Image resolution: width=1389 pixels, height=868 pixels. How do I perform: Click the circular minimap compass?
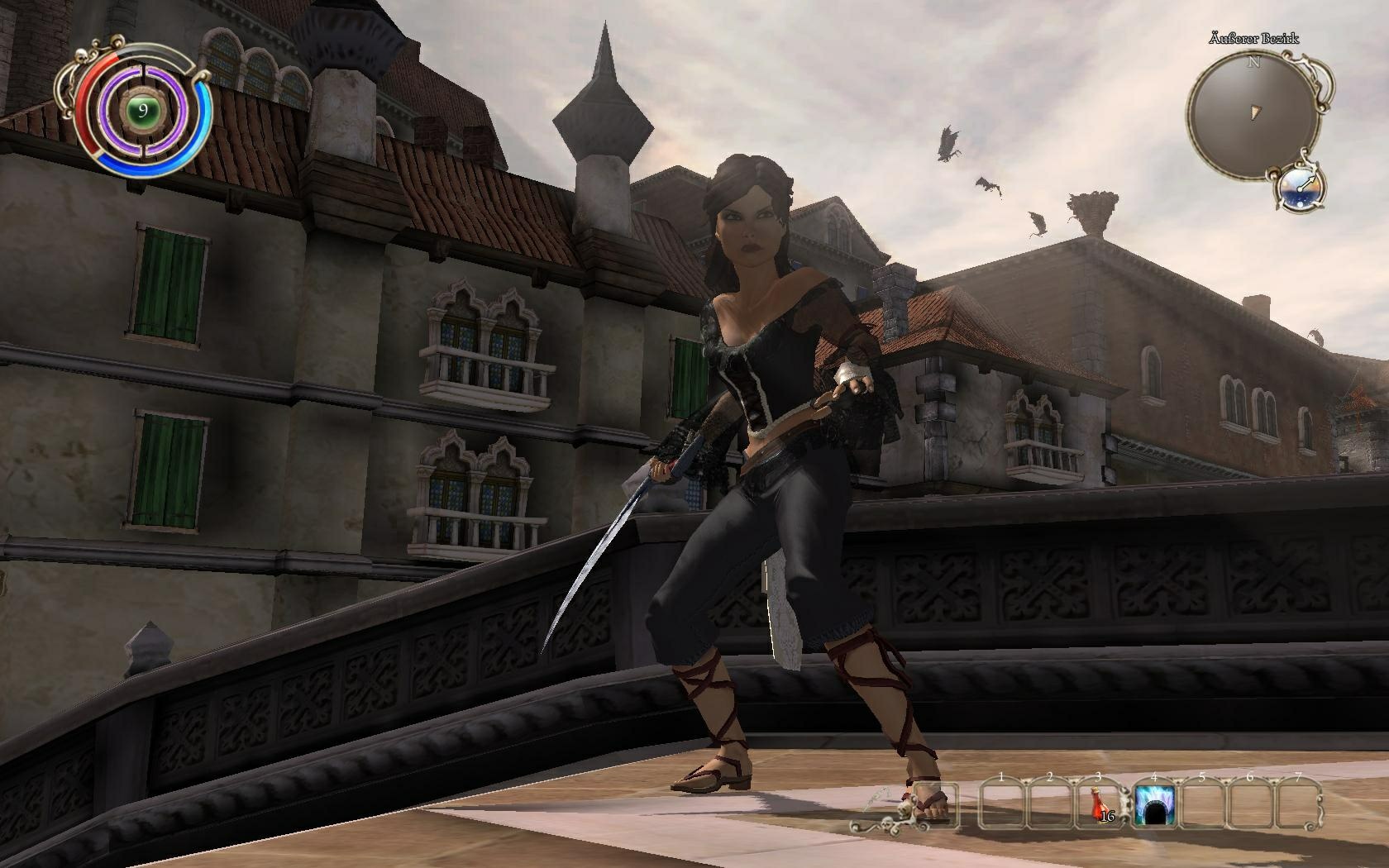1253,113
